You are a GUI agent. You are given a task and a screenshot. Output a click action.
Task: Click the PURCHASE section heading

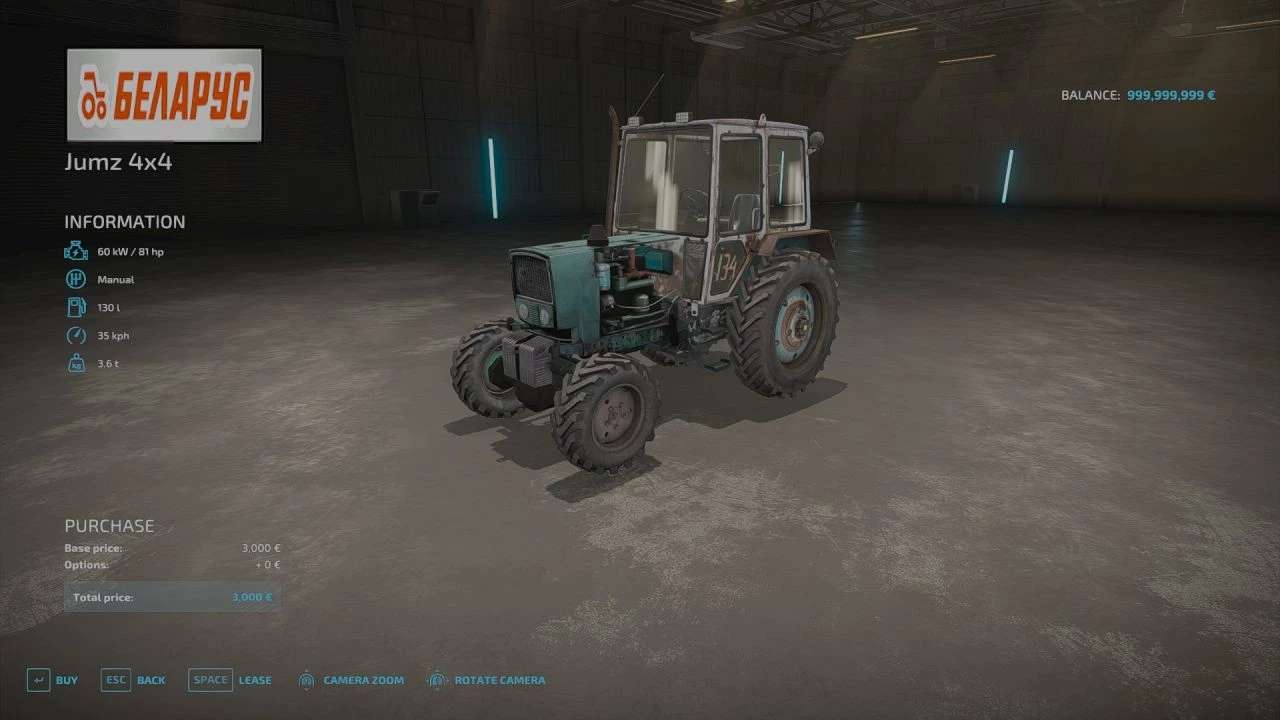tap(108, 525)
